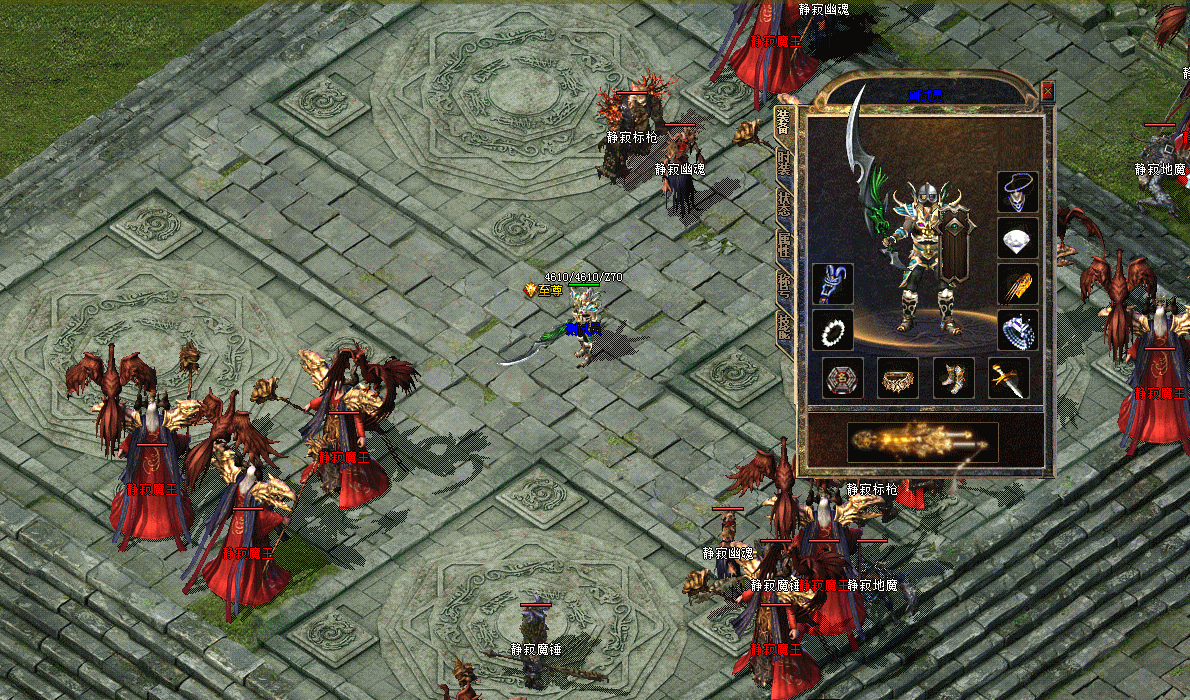Select the white bead bracelet slot

(x=832, y=330)
